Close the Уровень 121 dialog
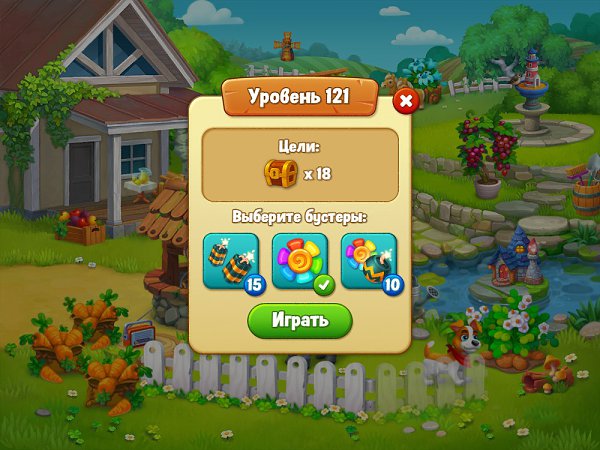The height and width of the screenshot is (450, 600). pos(405,101)
